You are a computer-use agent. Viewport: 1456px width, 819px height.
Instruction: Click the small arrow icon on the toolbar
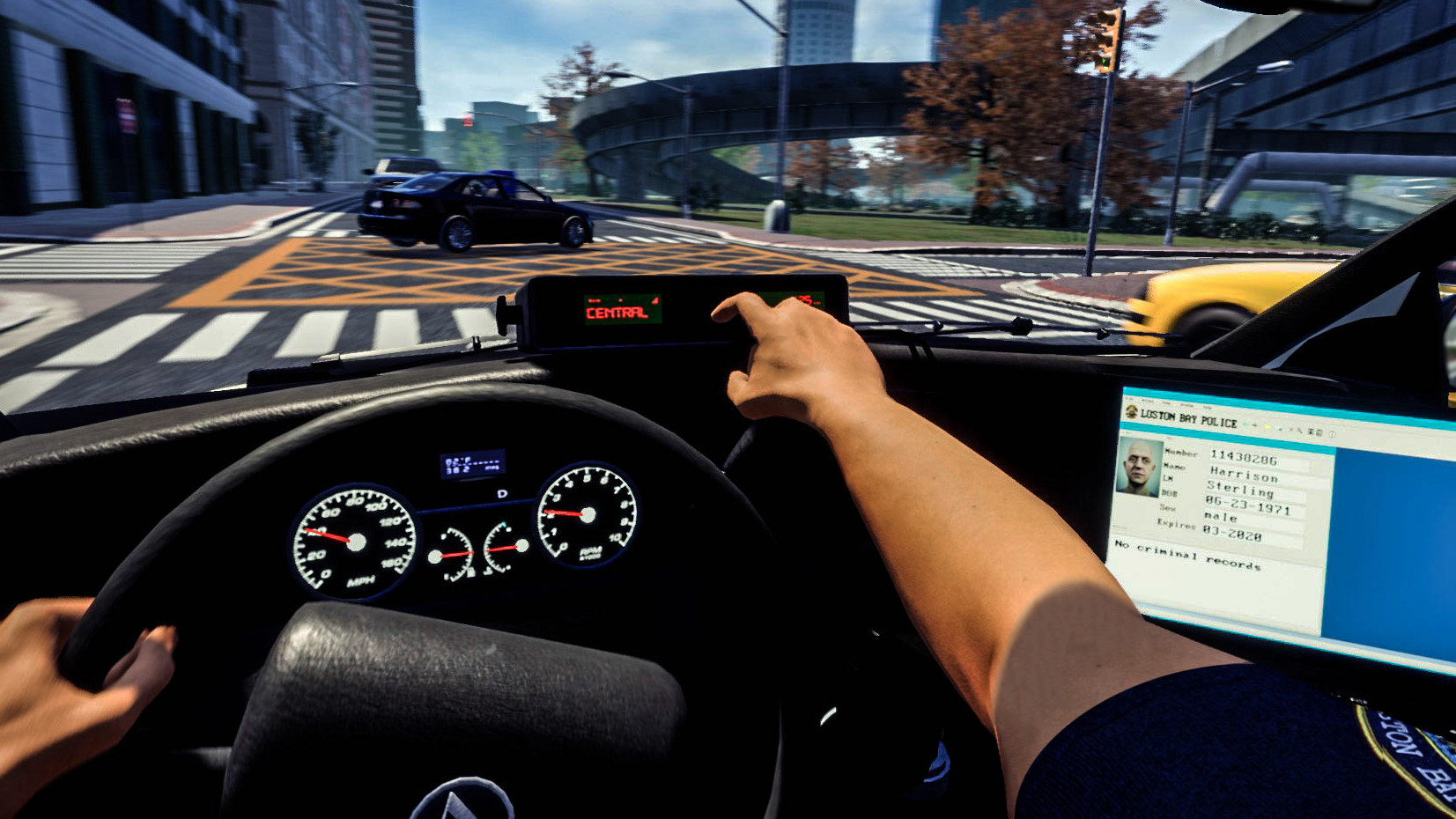point(1255,425)
